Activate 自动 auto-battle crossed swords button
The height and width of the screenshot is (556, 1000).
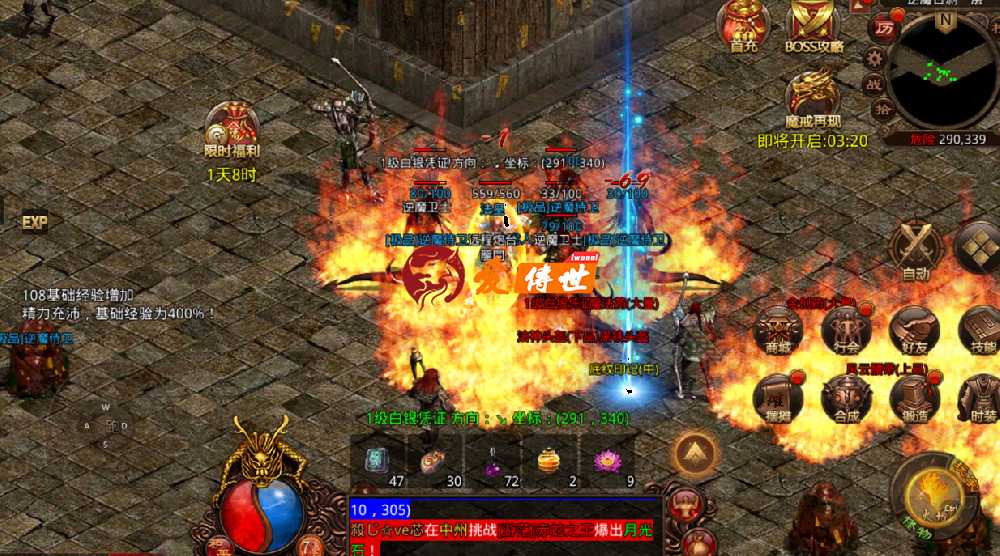pyautogui.click(x=915, y=248)
